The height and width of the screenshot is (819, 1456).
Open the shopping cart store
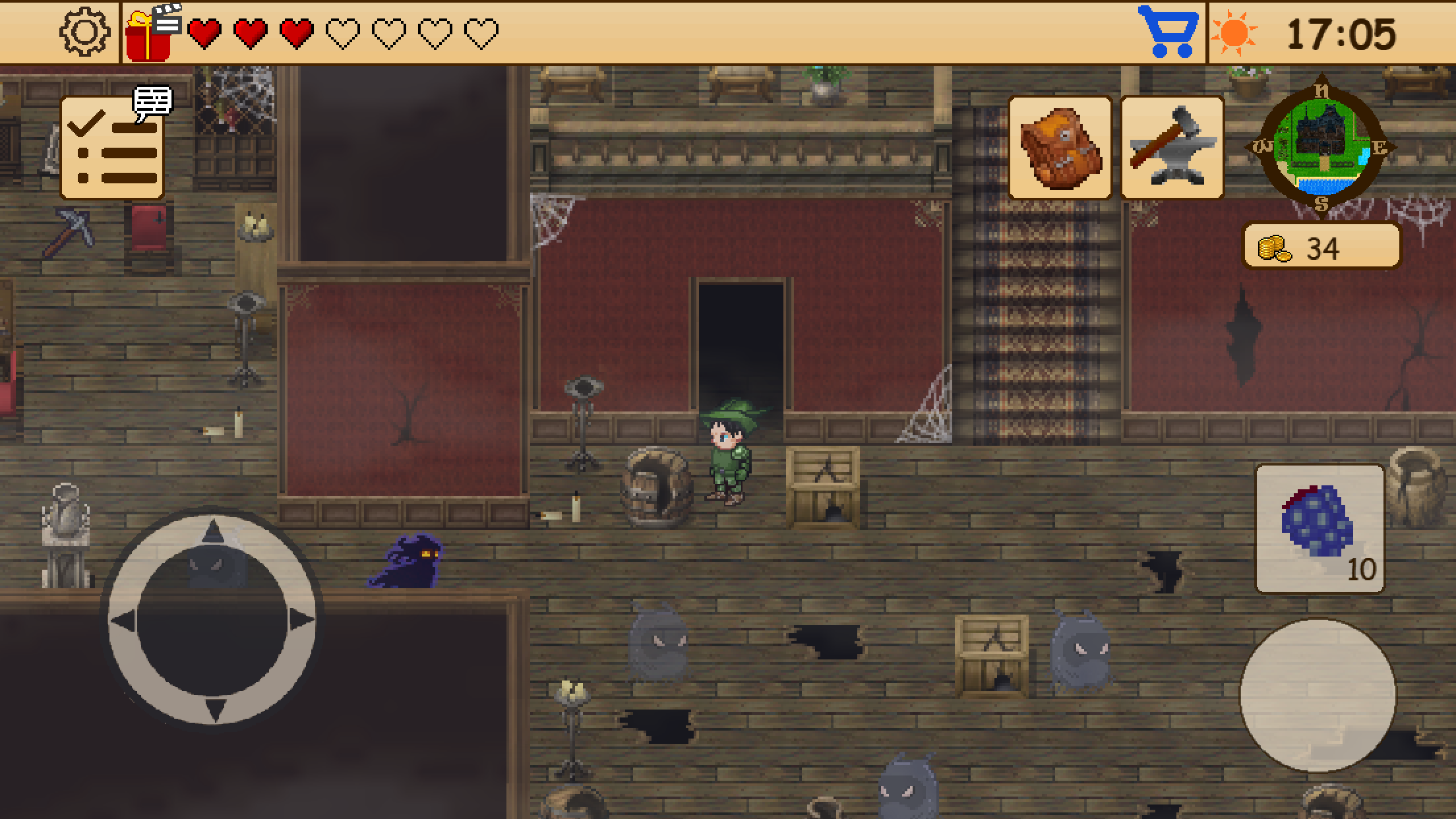click(x=1167, y=29)
